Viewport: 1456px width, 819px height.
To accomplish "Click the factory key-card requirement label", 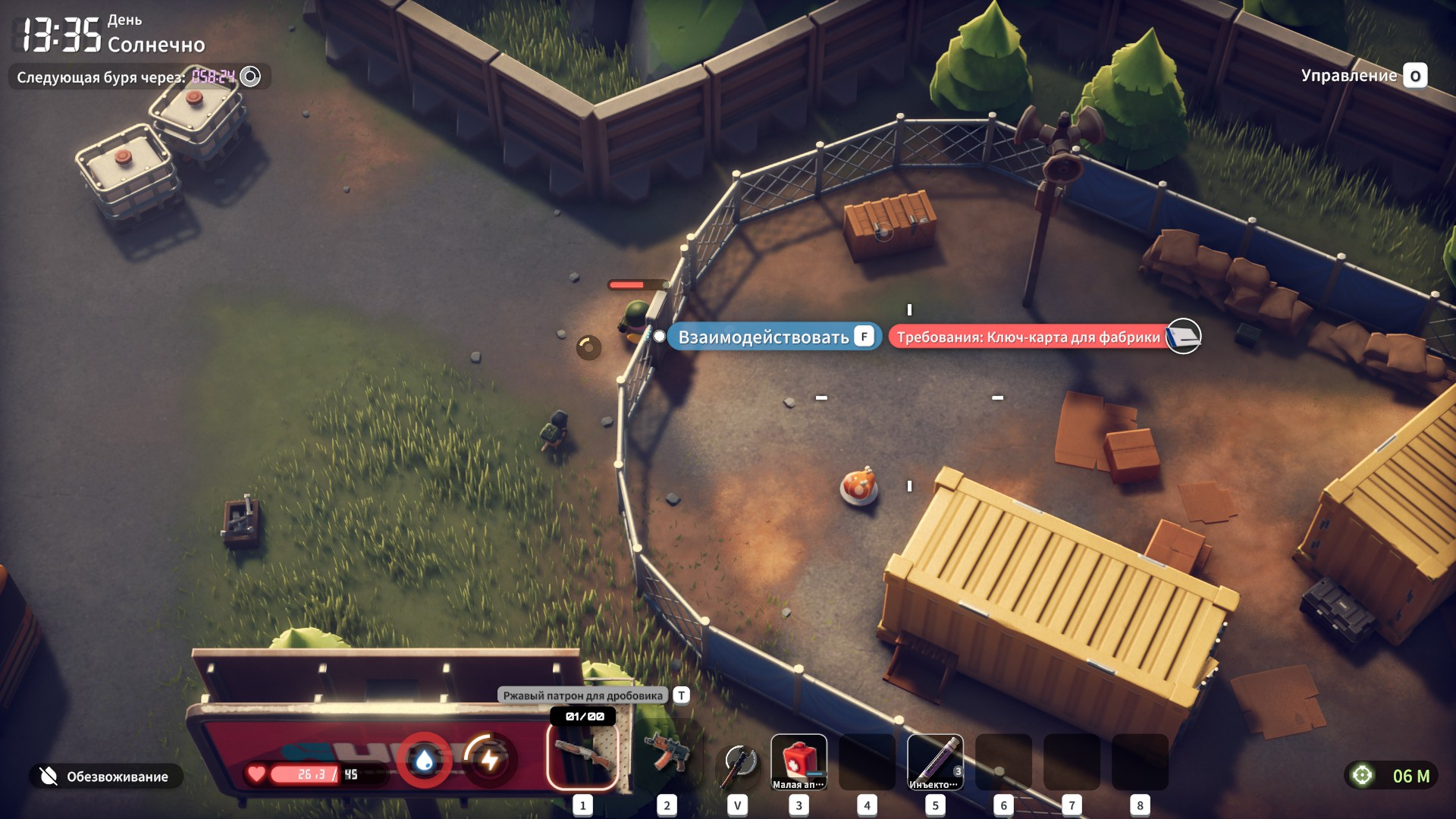I will click(1028, 337).
